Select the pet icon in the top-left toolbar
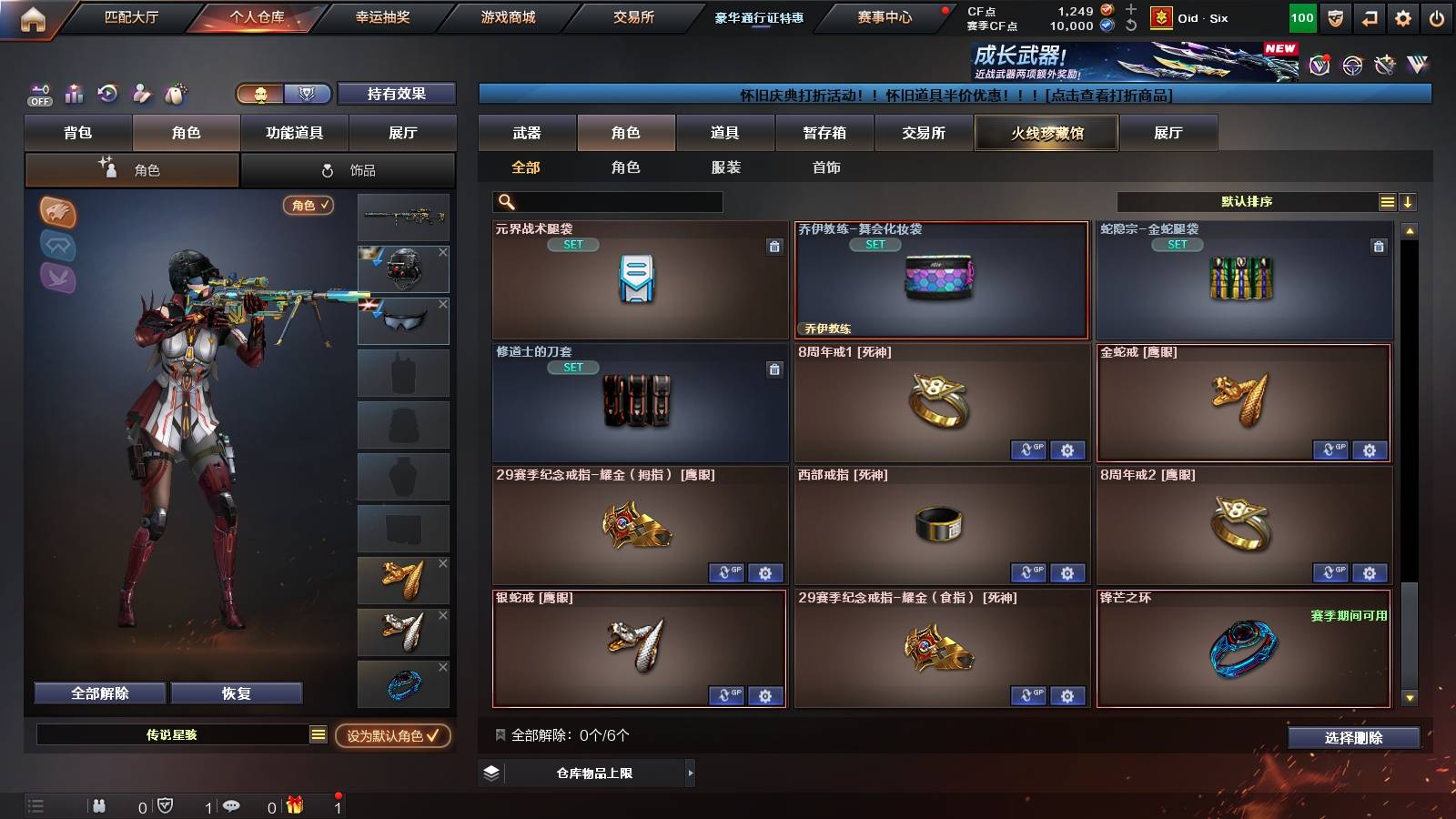Screen dimensions: 1456x819 pyautogui.click(x=174, y=94)
